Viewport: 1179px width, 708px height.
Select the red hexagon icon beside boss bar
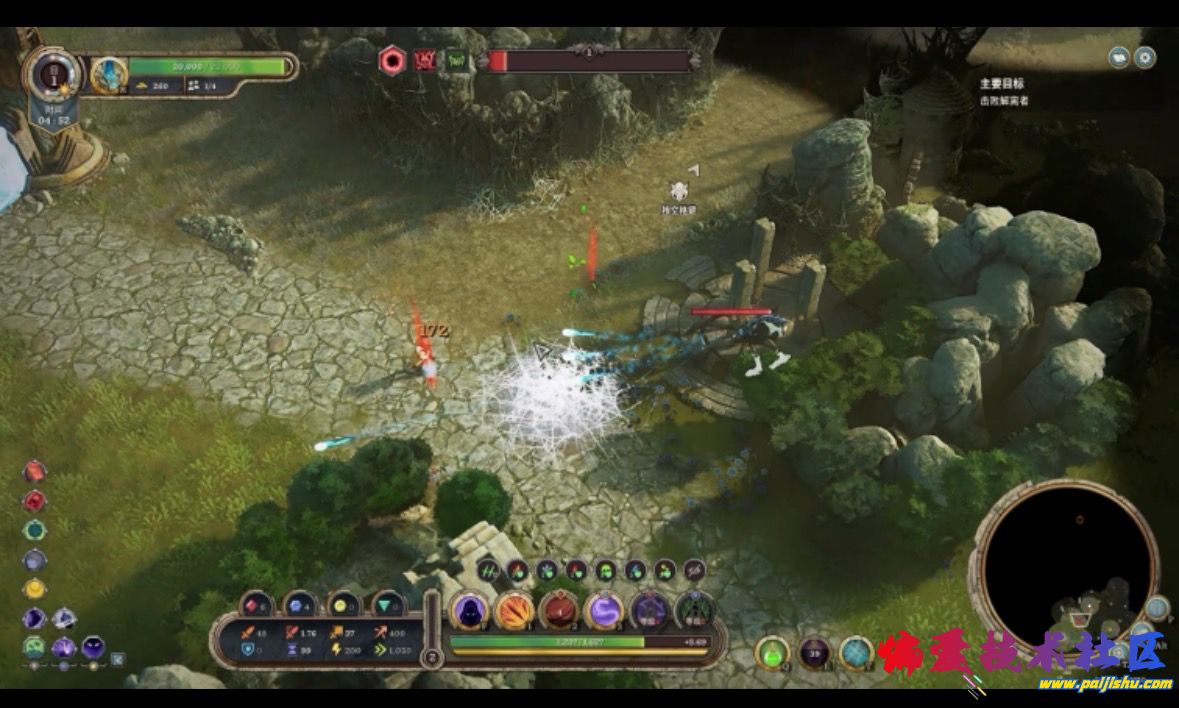tap(392, 61)
